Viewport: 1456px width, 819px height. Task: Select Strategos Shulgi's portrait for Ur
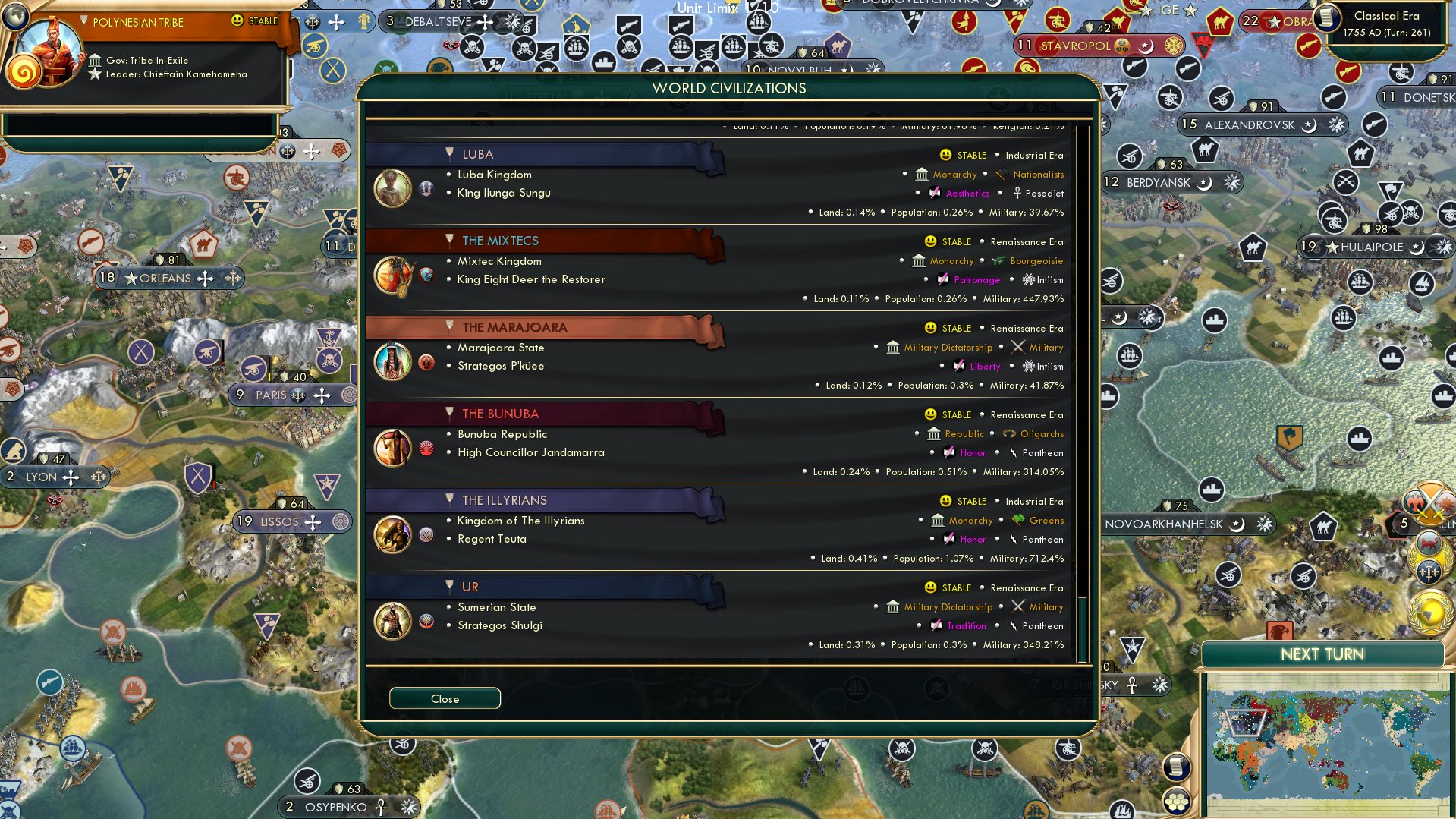coord(392,620)
